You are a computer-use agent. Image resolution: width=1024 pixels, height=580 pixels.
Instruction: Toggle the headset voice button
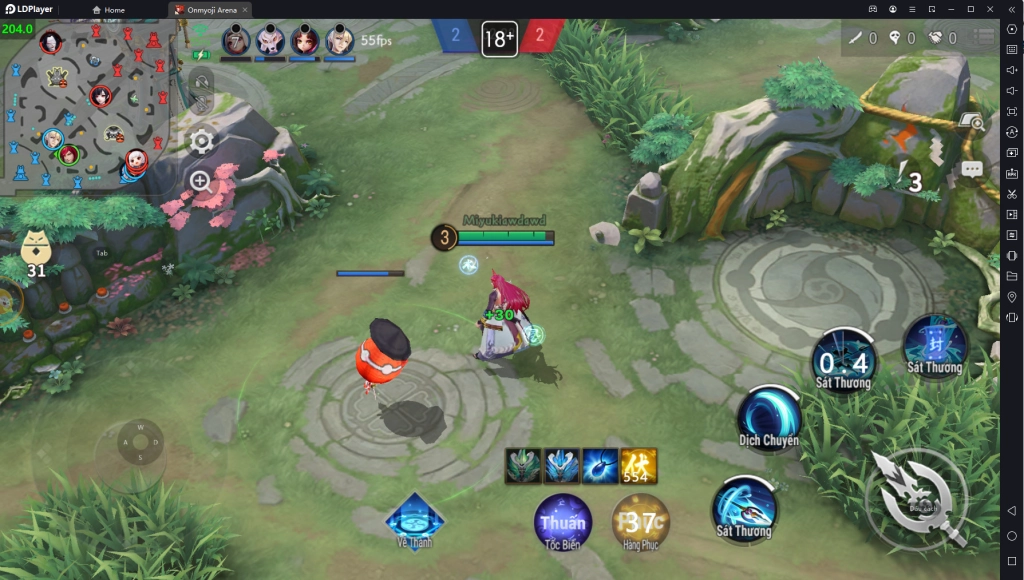201,83
